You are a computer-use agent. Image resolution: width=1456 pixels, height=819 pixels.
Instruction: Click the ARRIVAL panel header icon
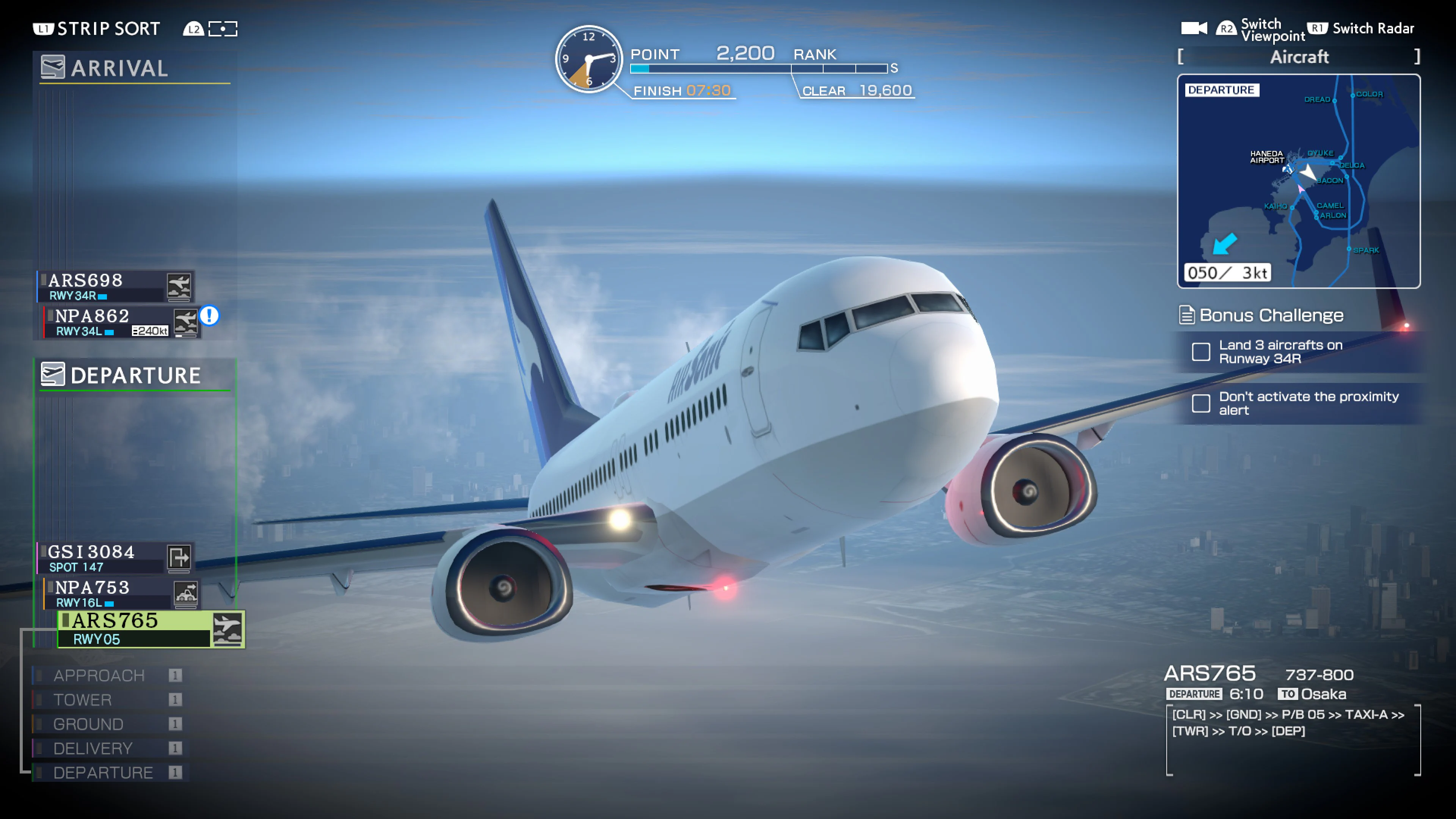53,67
